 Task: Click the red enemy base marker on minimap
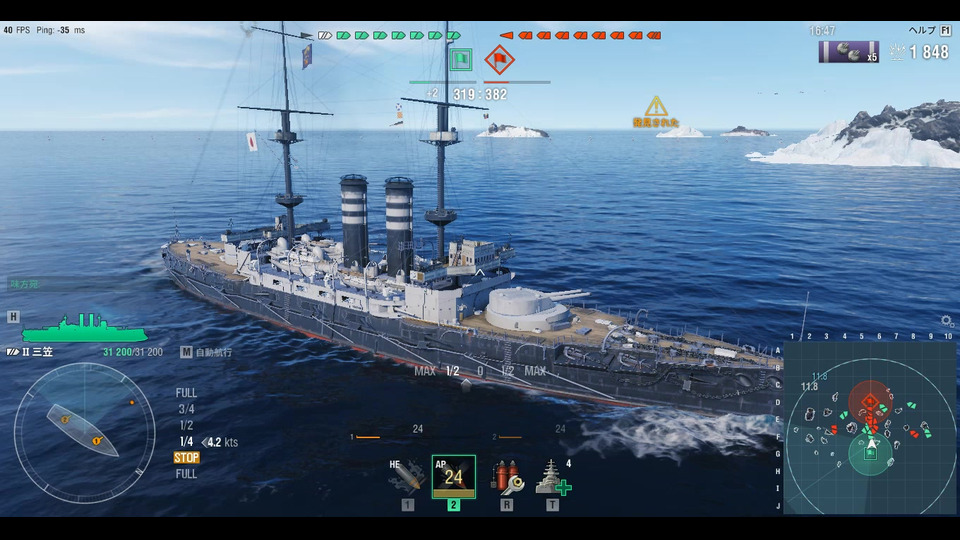point(870,402)
